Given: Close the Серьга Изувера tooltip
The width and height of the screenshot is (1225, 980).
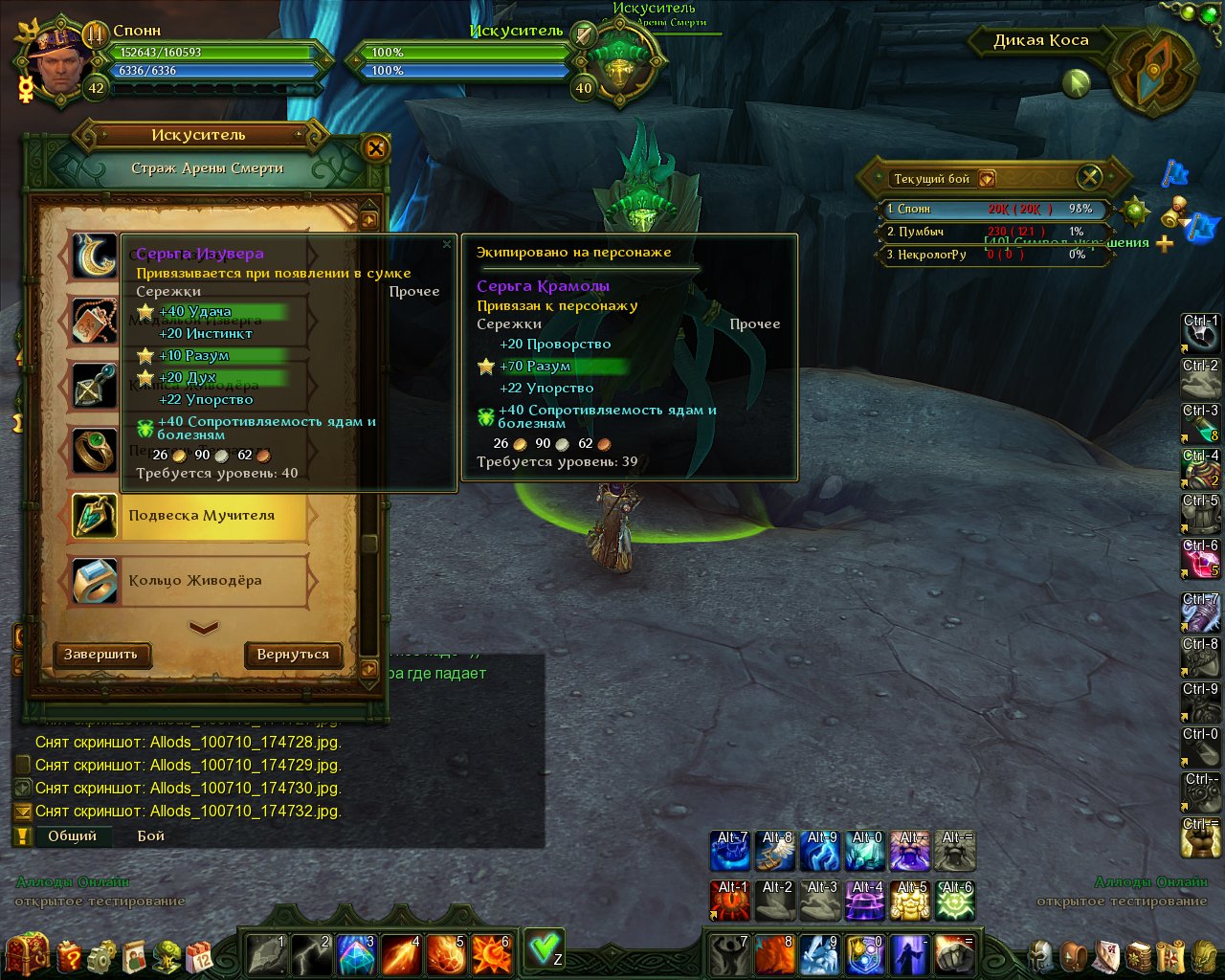Looking at the screenshot, I should (446, 245).
